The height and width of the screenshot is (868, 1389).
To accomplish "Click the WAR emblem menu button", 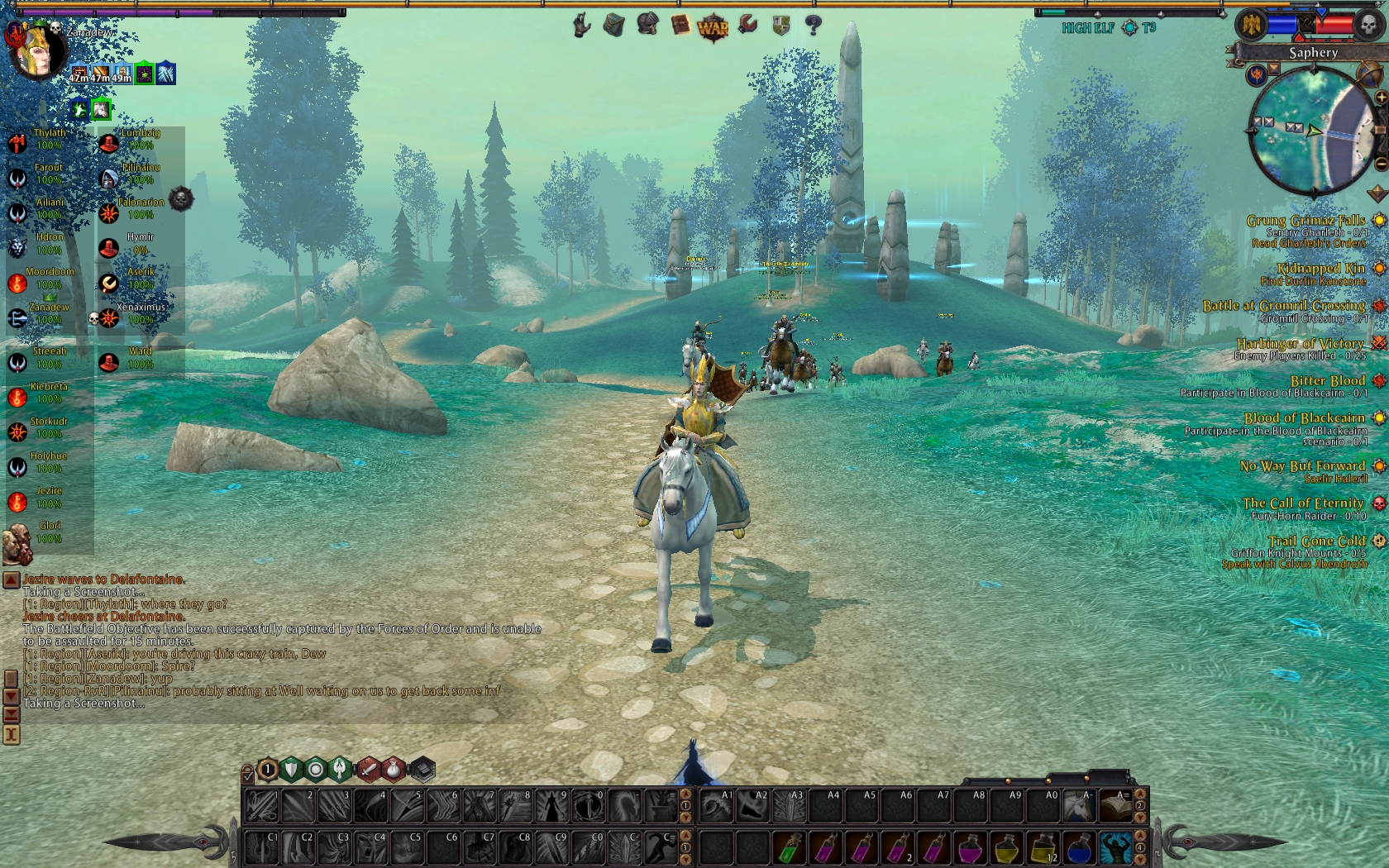I will (x=713, y=27).
